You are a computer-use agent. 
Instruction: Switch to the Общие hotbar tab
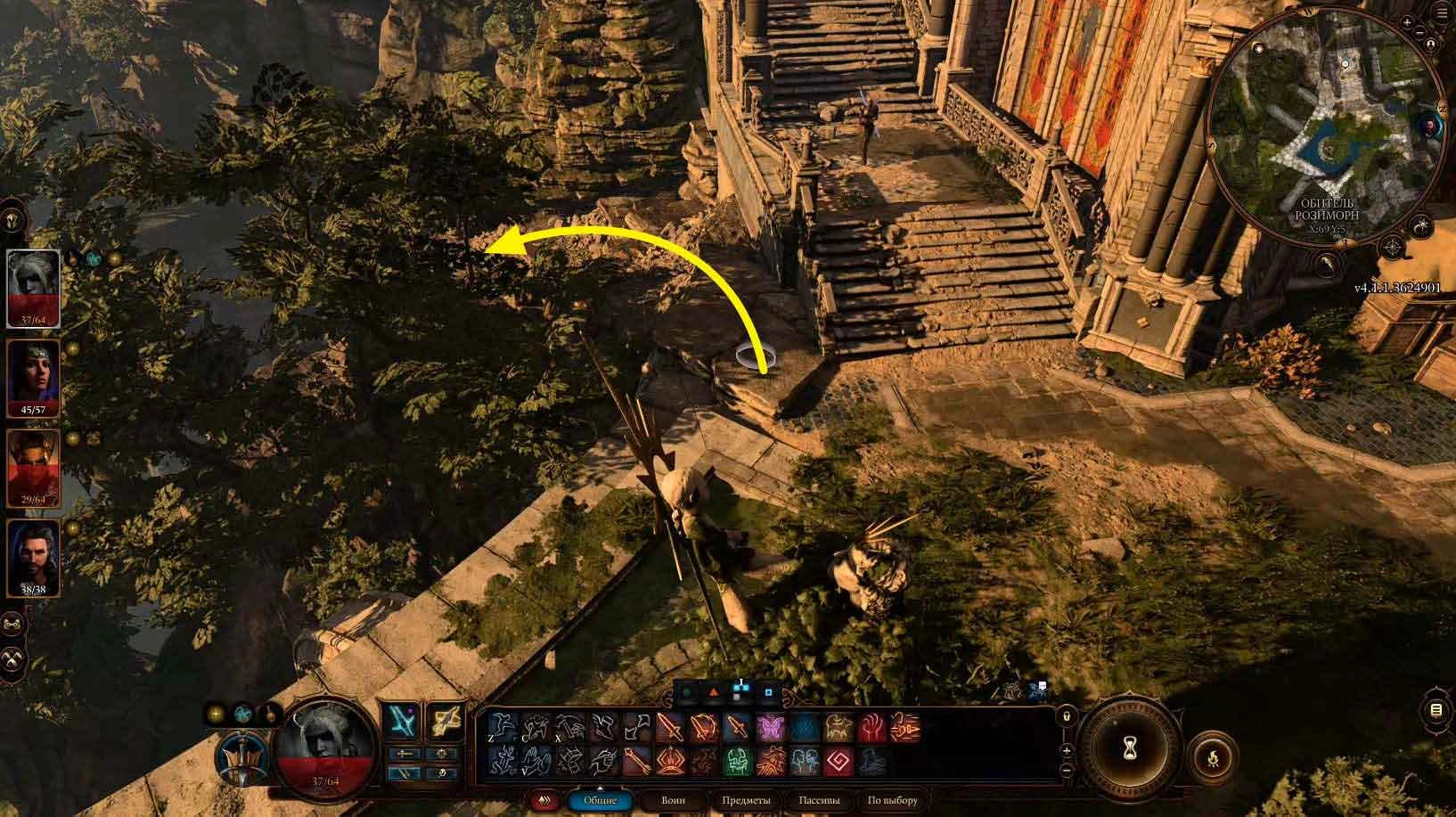coord(600,799)
